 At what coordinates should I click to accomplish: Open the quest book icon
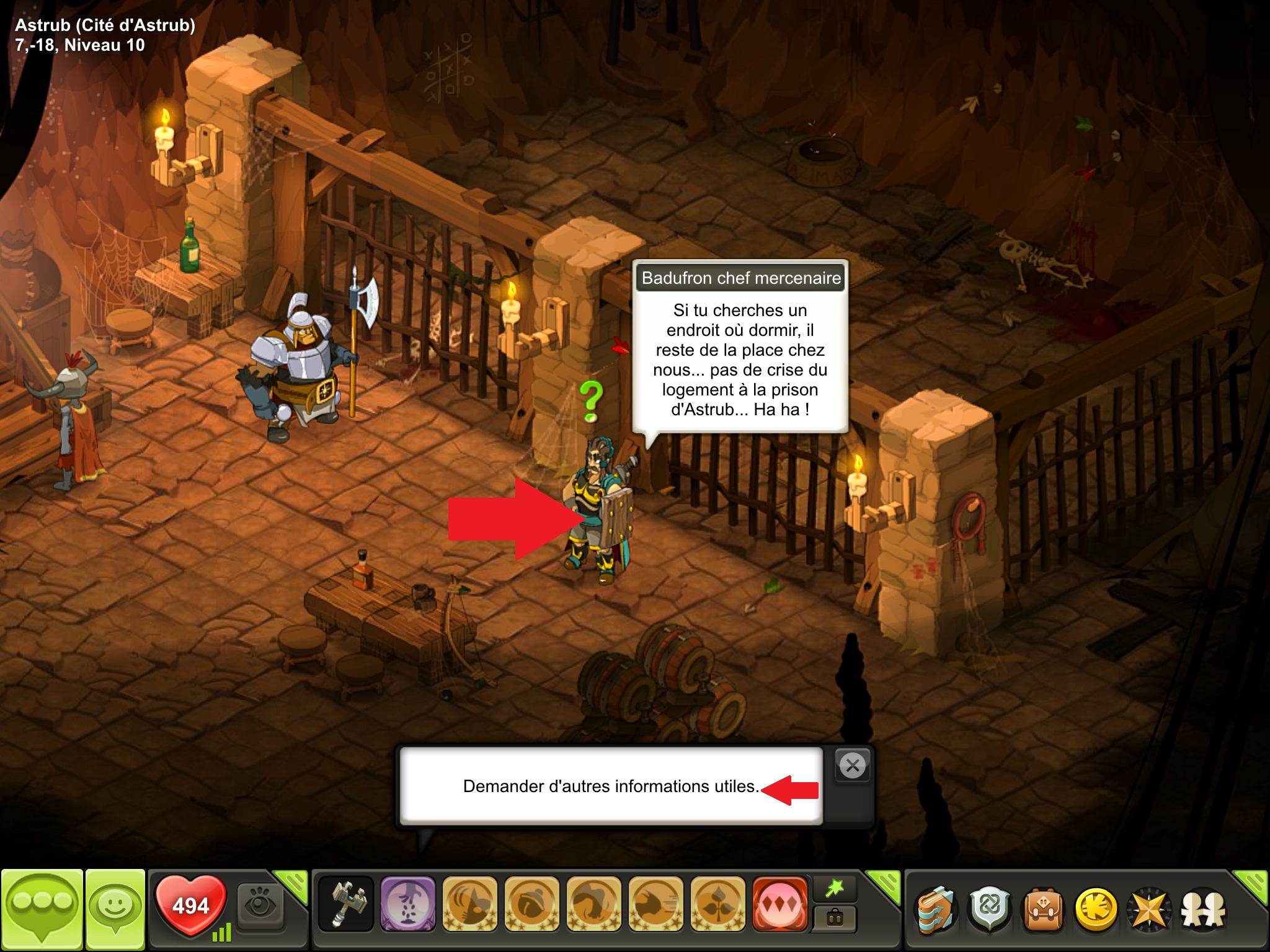[x=936, y=910]
